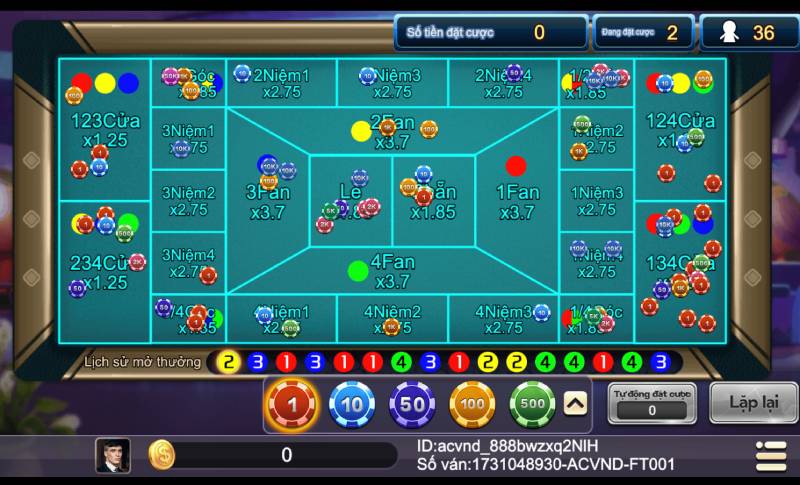The width and height of the screenshot is (800, 485).
Task: Click the Lặp lại repeat button
Action: [x=754, y=402]
